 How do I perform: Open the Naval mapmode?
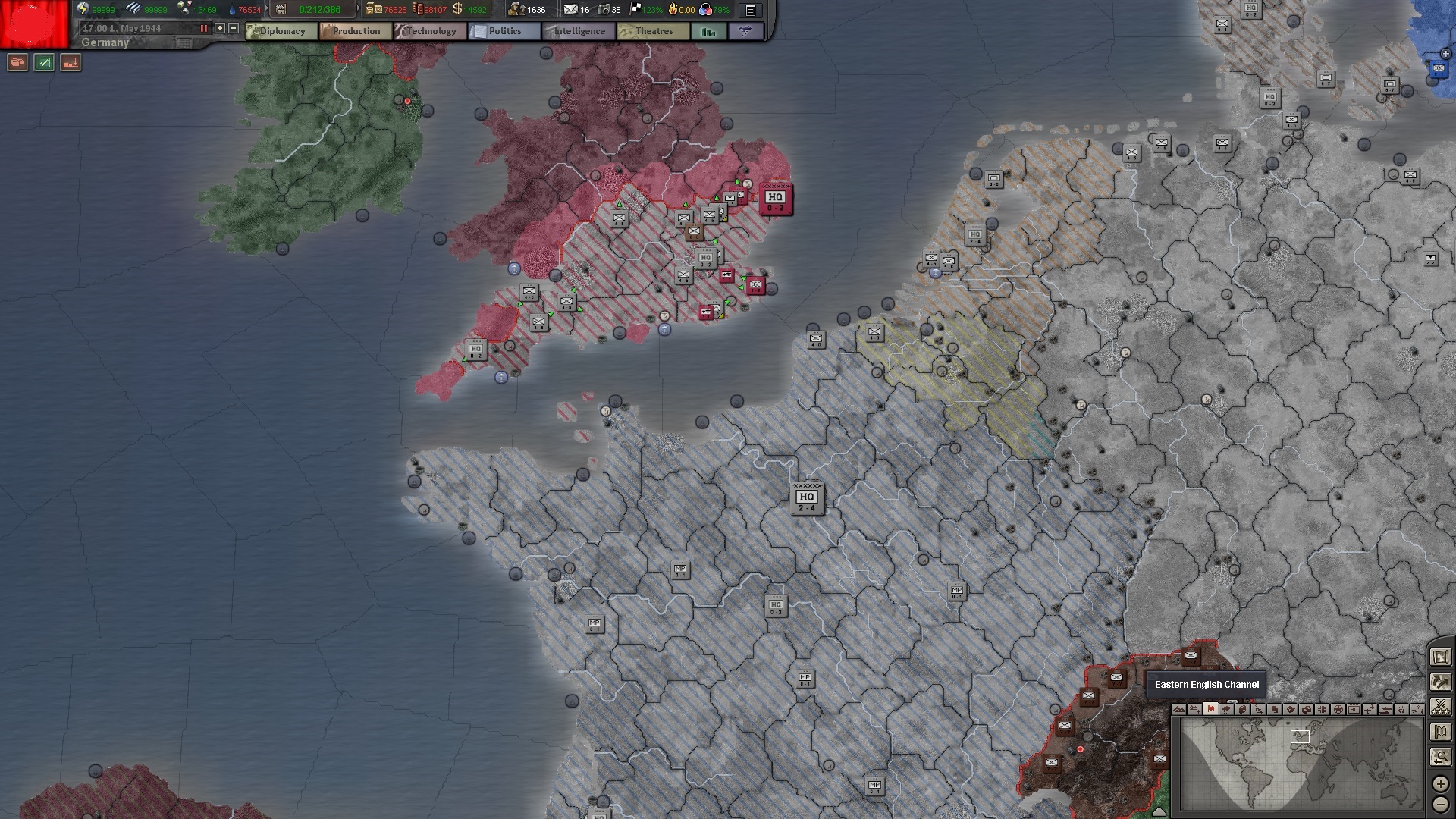1386,711
